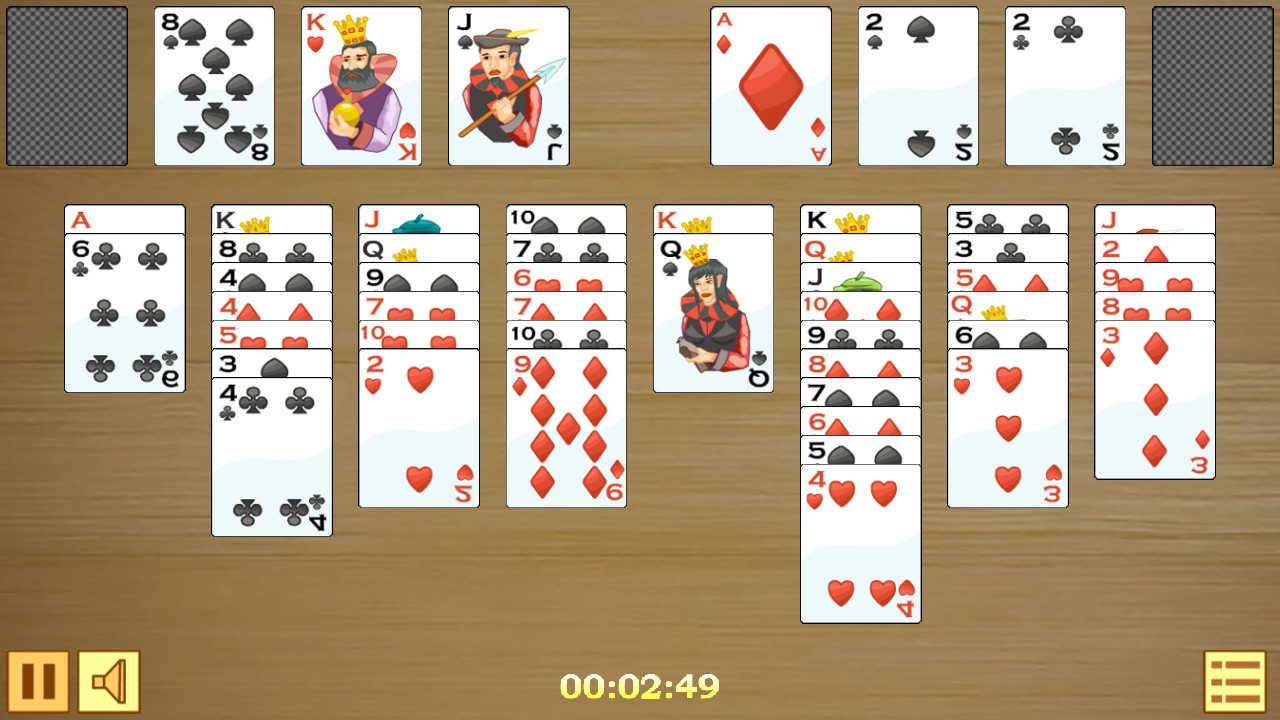Click the King of Hearts free cell card
Image resolution: width=1280 pixels, height=720 pixels.
(x=360, y=86)
